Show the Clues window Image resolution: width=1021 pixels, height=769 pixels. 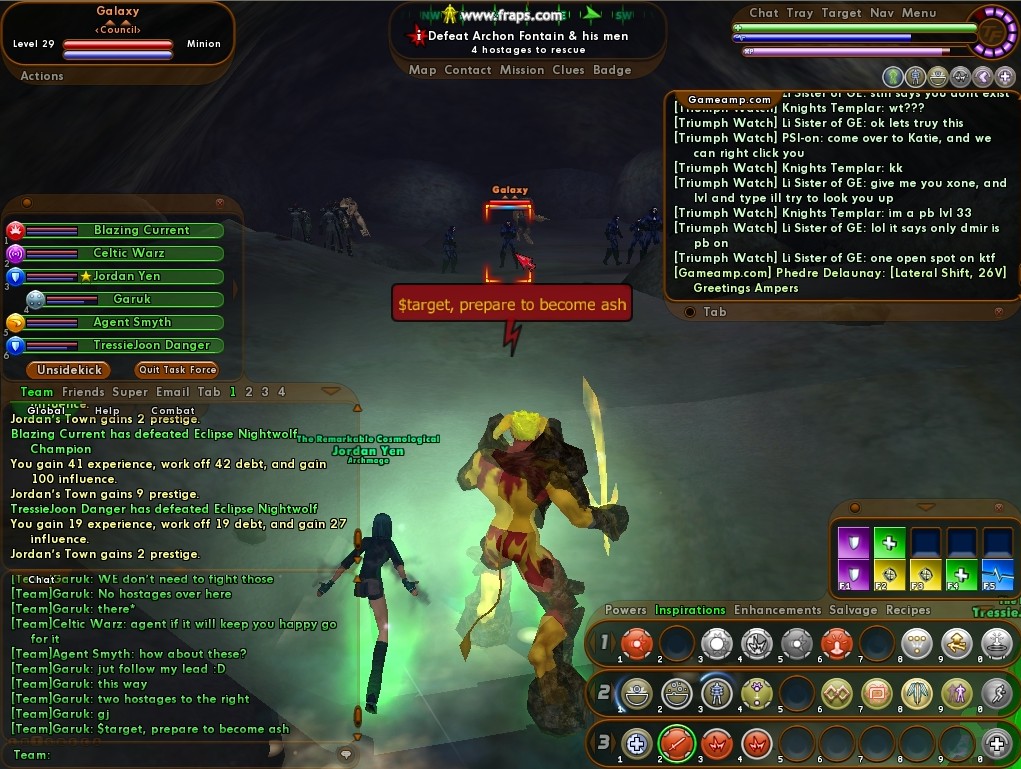coord(568,70)
